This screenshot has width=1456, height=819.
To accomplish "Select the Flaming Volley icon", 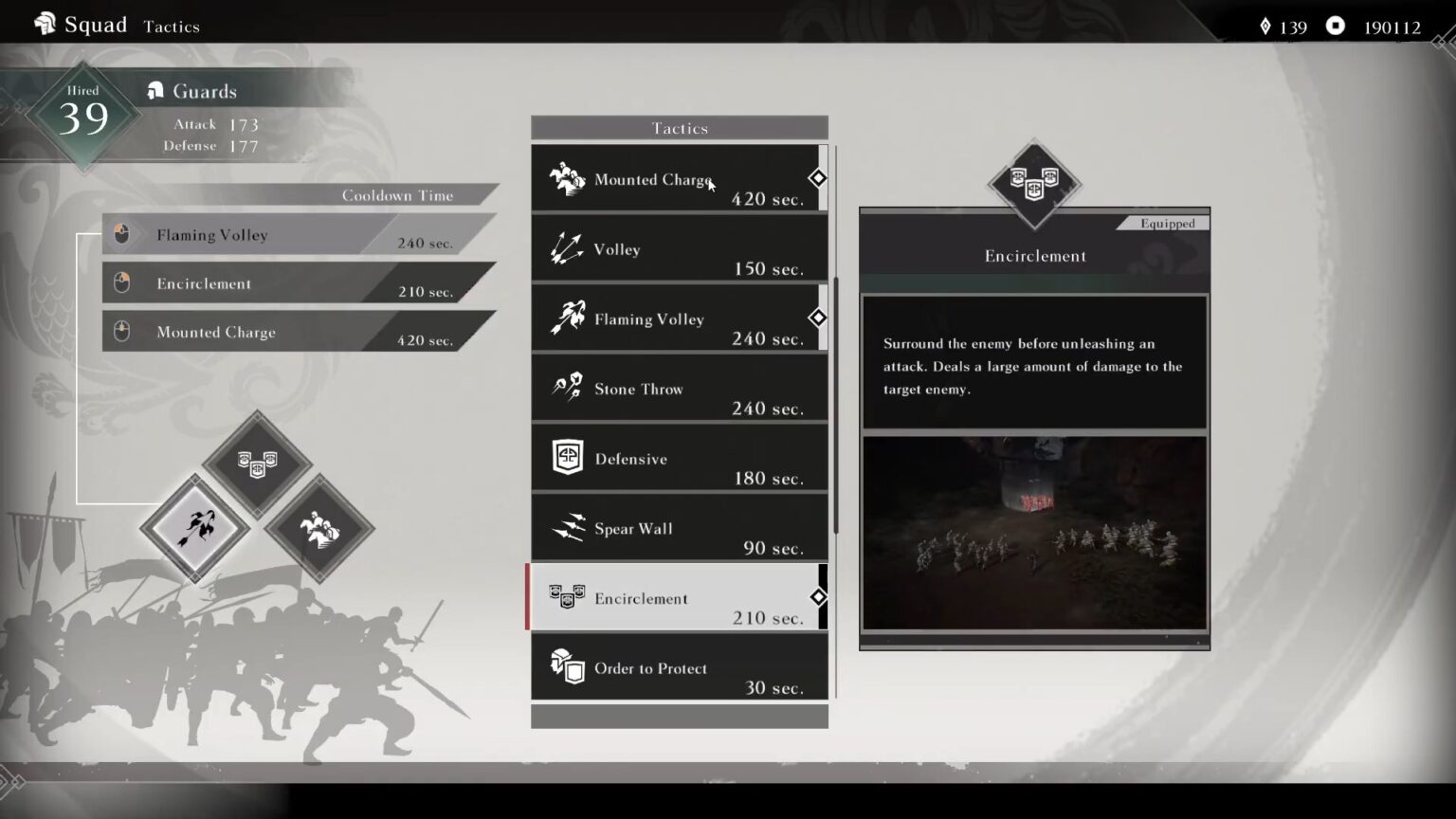I will [567, 316].
